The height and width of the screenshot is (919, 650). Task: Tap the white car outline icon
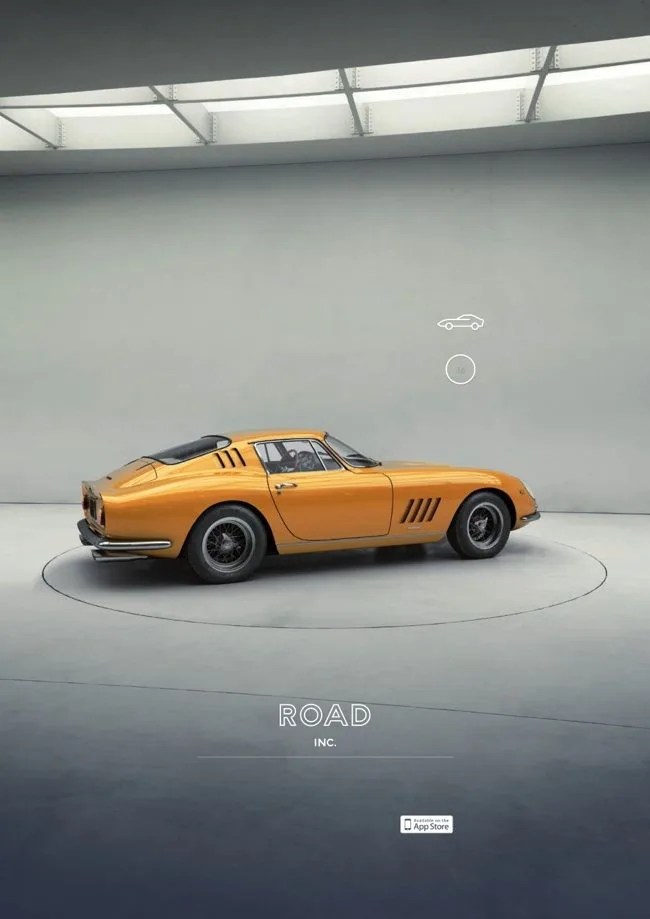[460, 322]
